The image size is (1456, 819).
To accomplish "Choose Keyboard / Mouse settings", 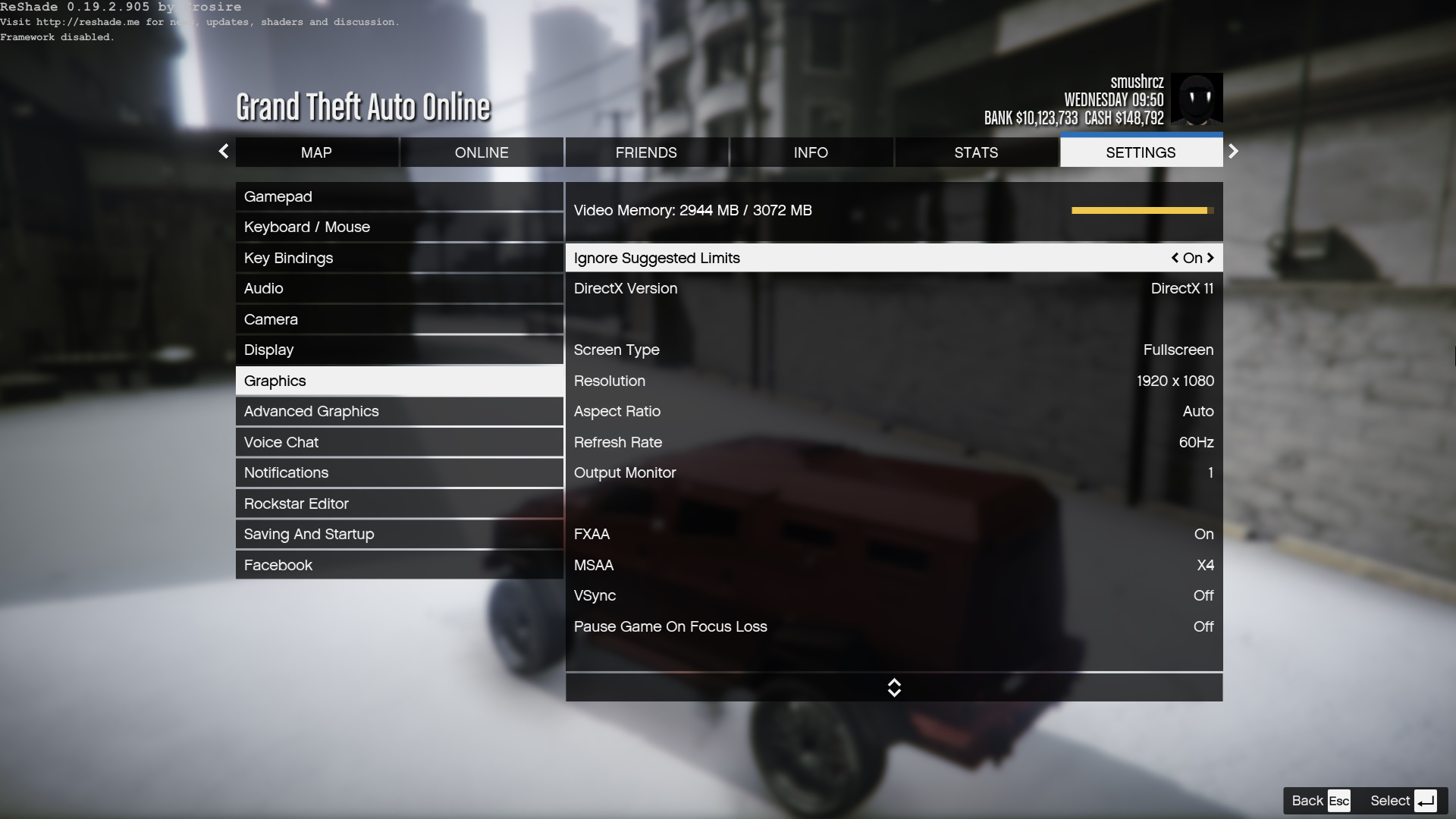I will pyautogui.click(x=399, y=227).
